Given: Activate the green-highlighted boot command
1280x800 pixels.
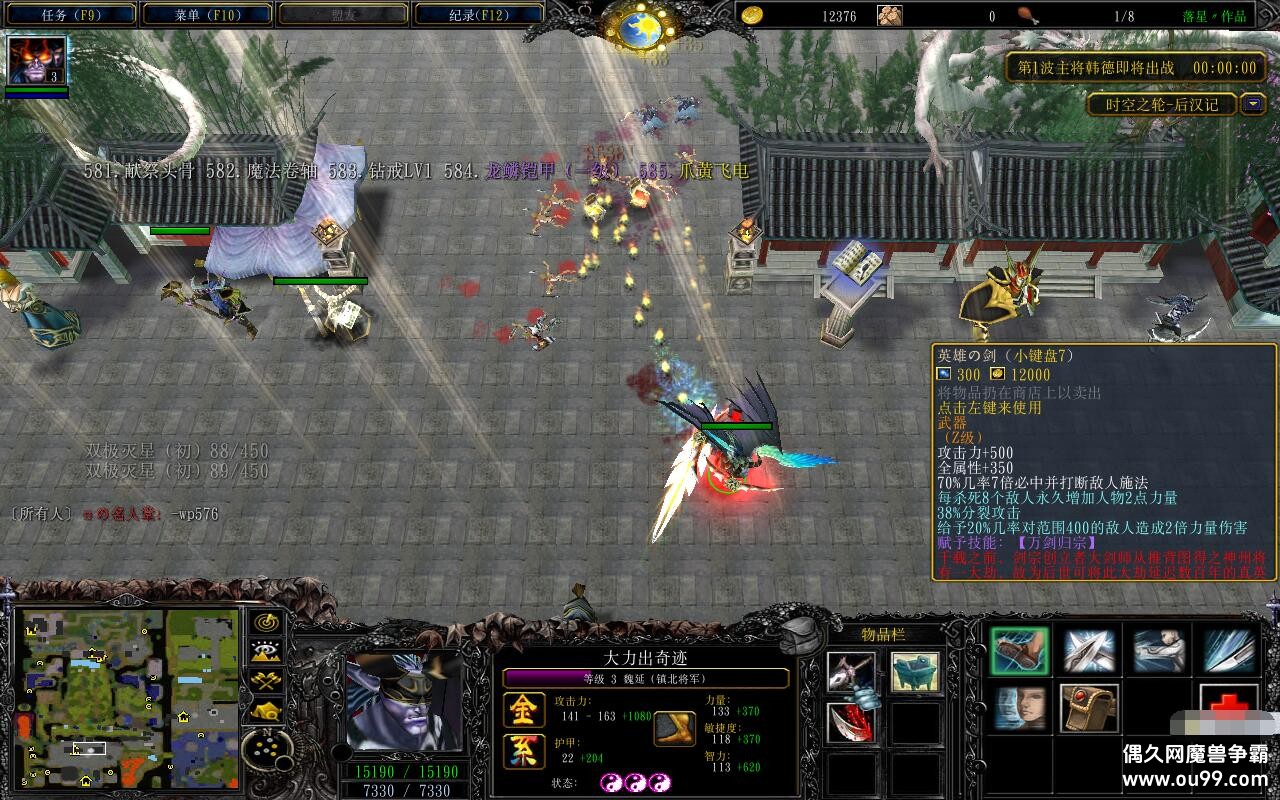Looking at the screenshot, I should [1020, 651].
